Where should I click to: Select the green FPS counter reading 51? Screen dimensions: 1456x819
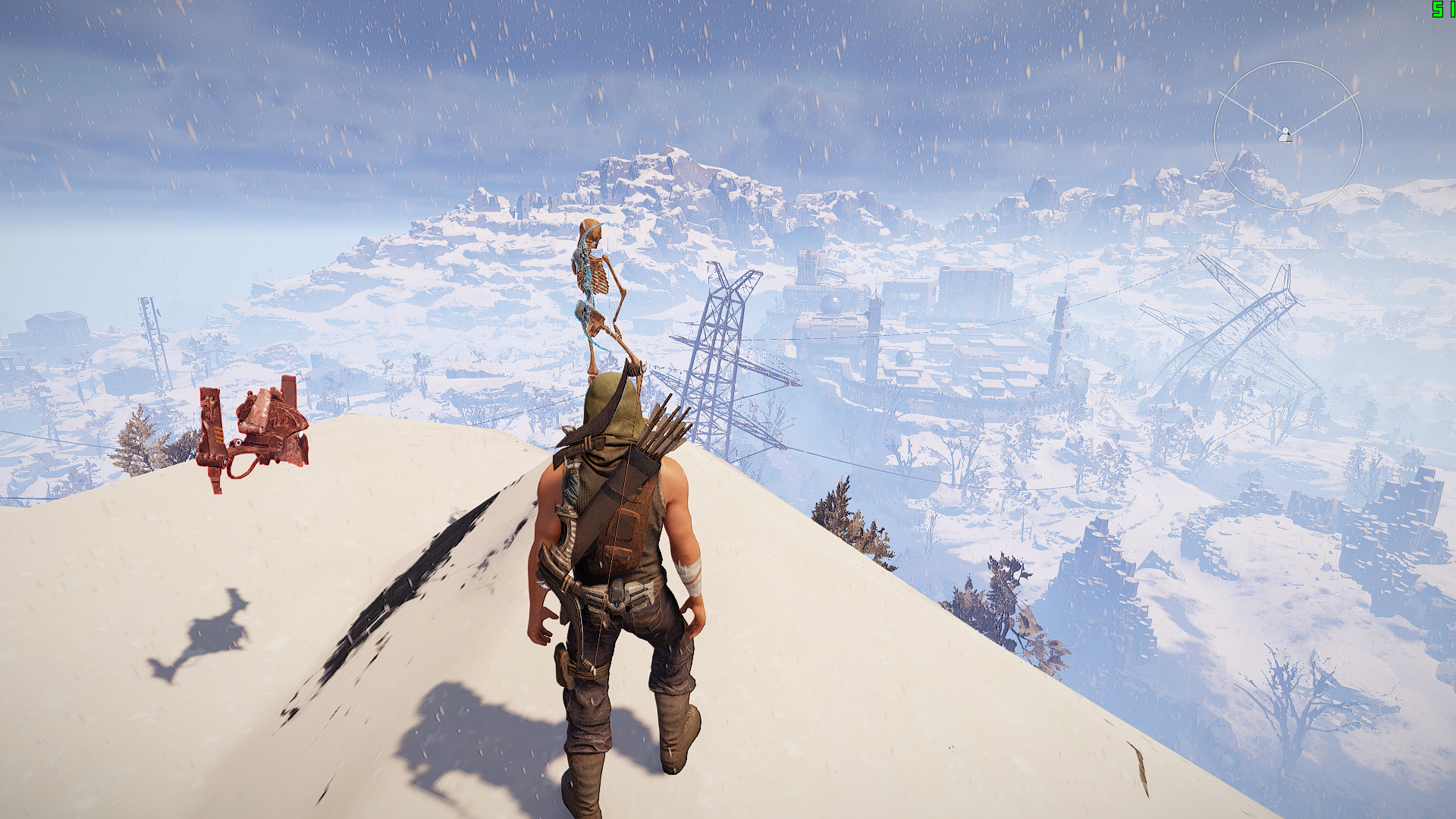pos(1440,10)
